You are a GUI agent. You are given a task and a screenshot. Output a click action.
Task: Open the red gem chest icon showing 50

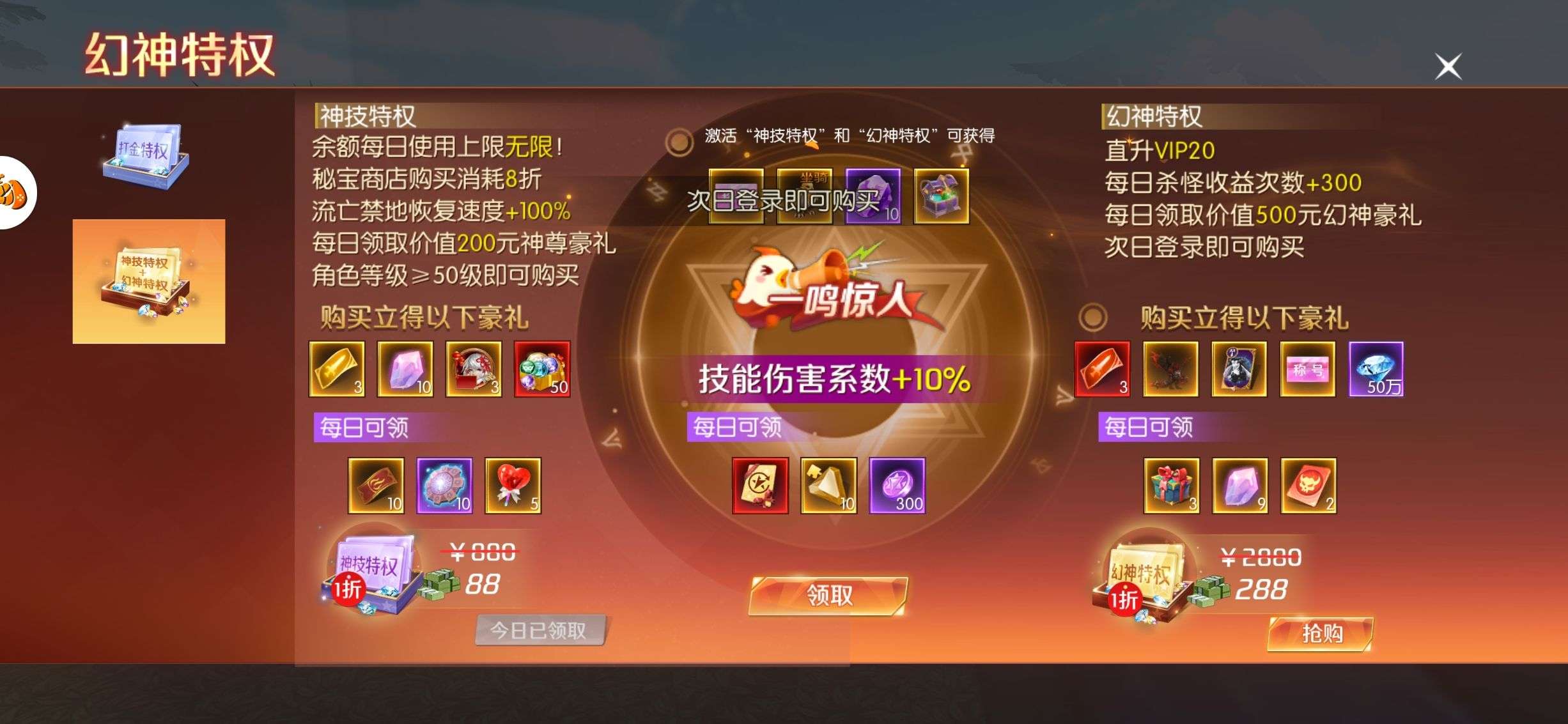(x=541, y=369)
